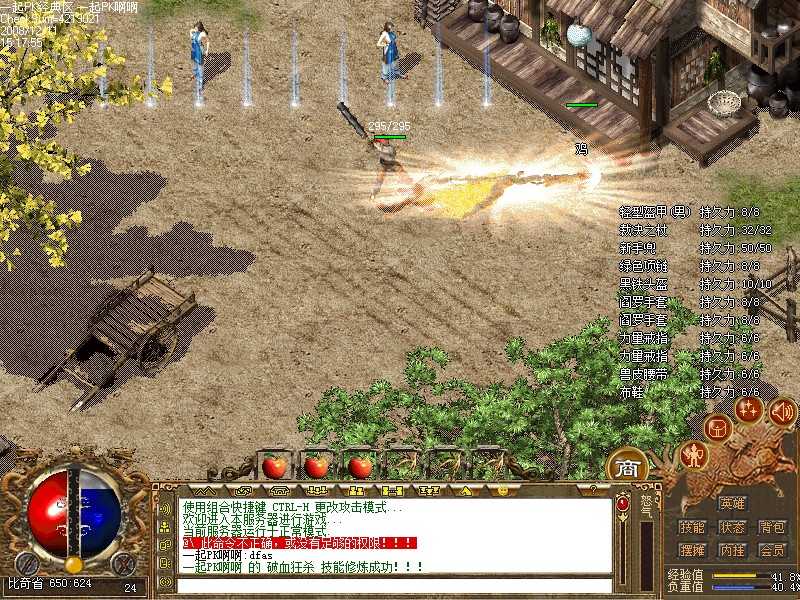Open the 会员 member menu
Image resolution: width=800 pixels, height=600 pixels.
point(771,550)
